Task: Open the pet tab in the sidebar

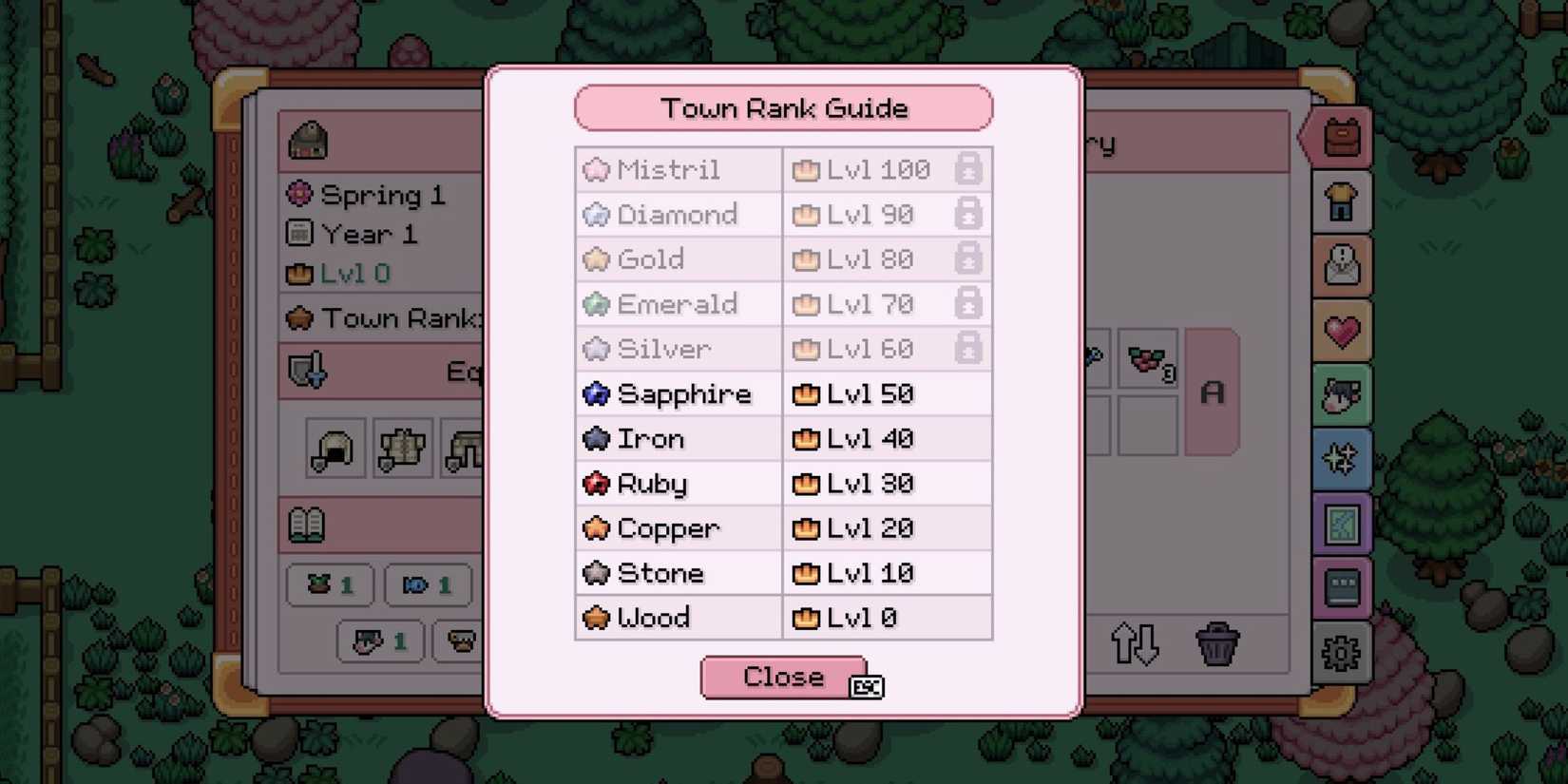Action: (1339, 394)
